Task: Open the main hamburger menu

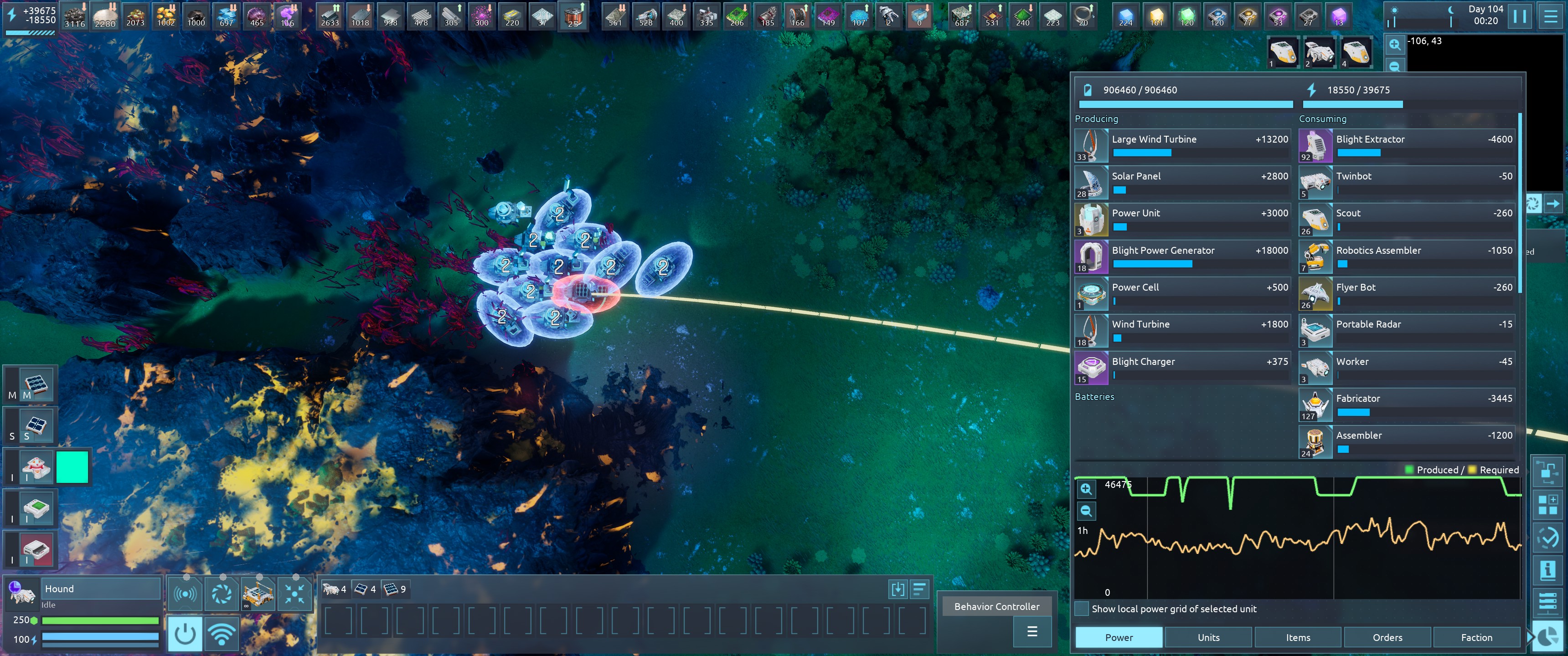Action: pos(1550,16)
